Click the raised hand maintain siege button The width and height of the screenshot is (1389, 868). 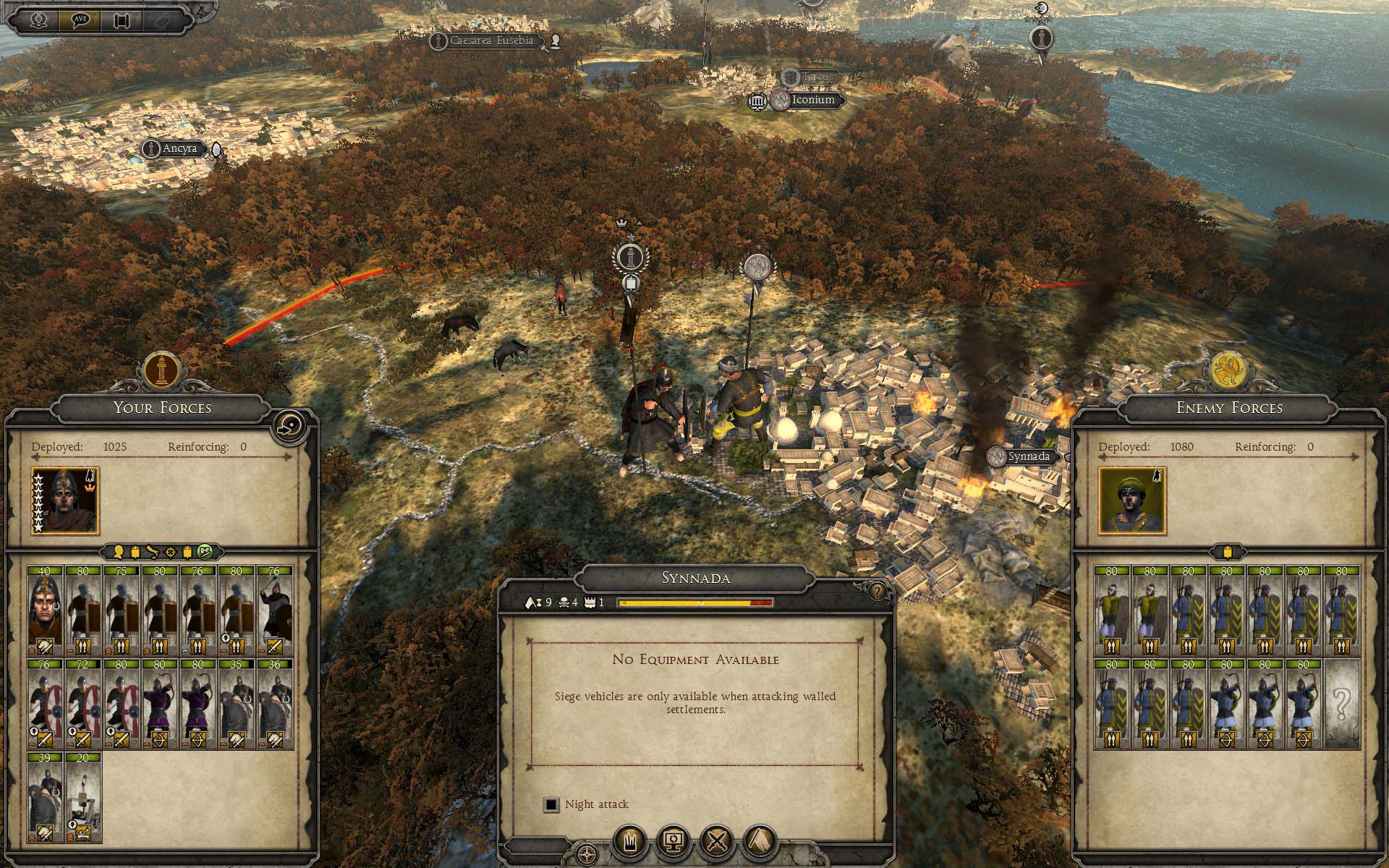tap(629, 841)
